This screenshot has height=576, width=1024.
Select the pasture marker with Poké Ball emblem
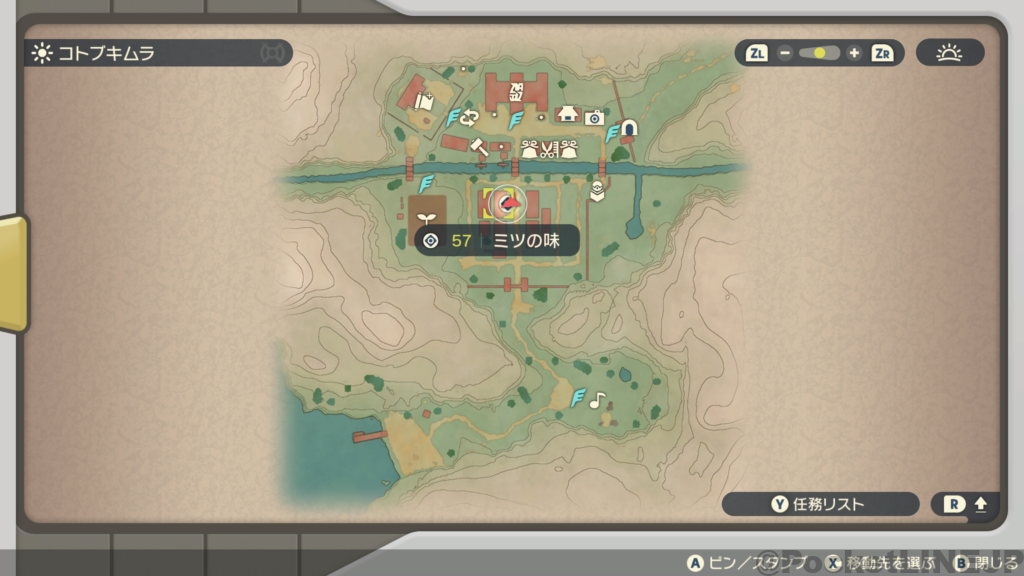point(598,190)
